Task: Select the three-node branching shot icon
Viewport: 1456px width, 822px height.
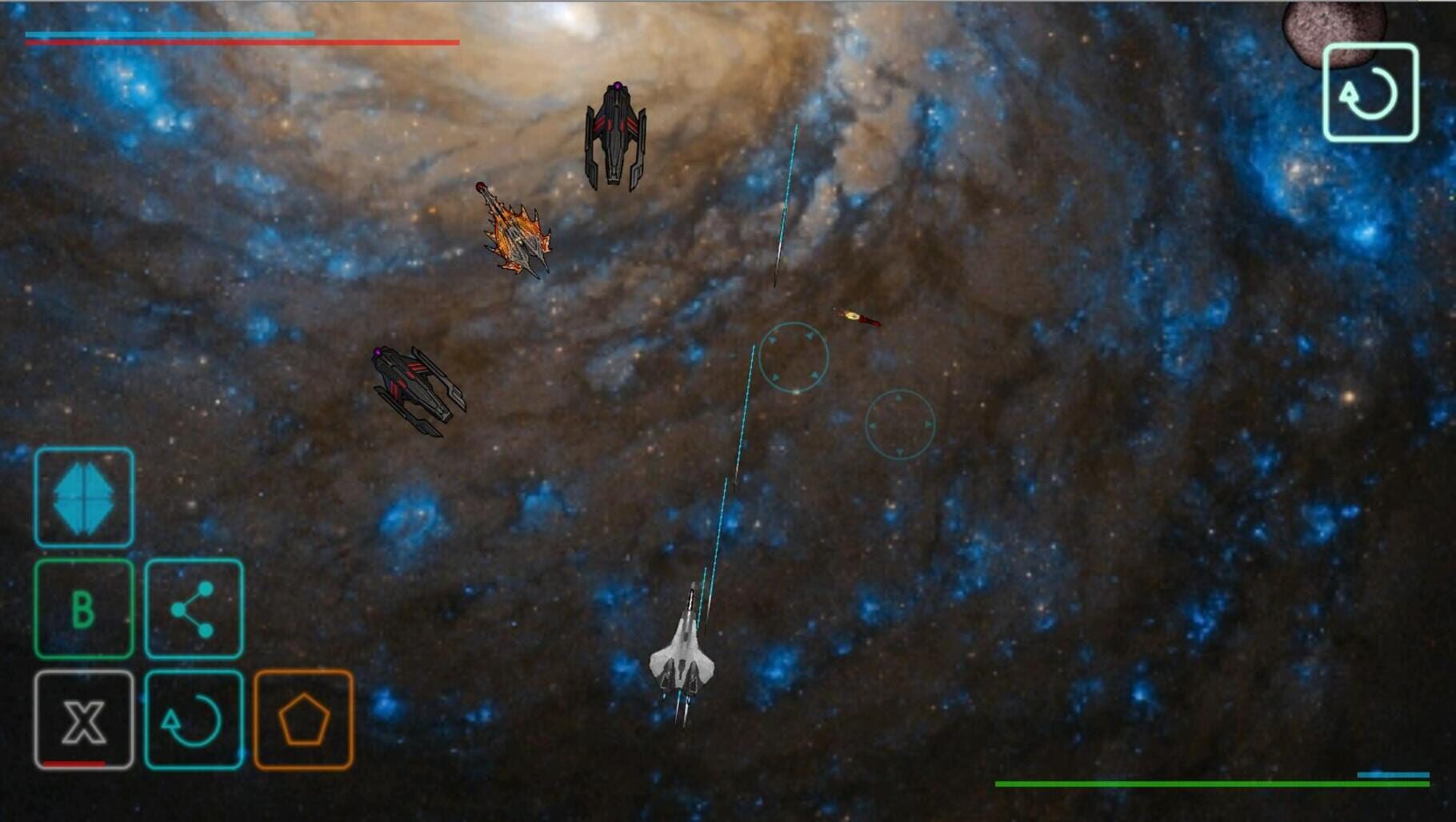Action: tap(194, 608)
